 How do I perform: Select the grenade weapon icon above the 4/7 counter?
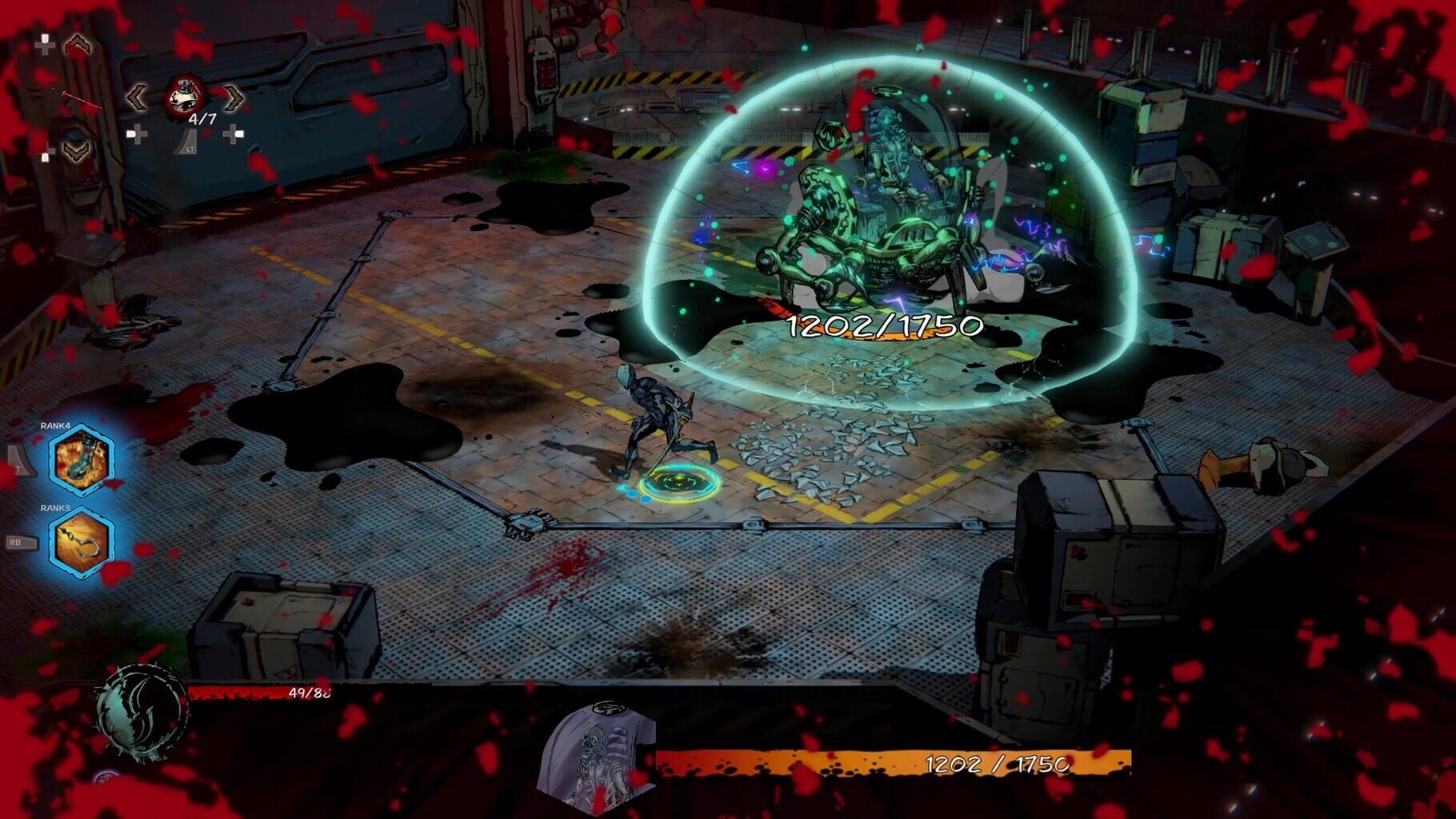[183, 95]
